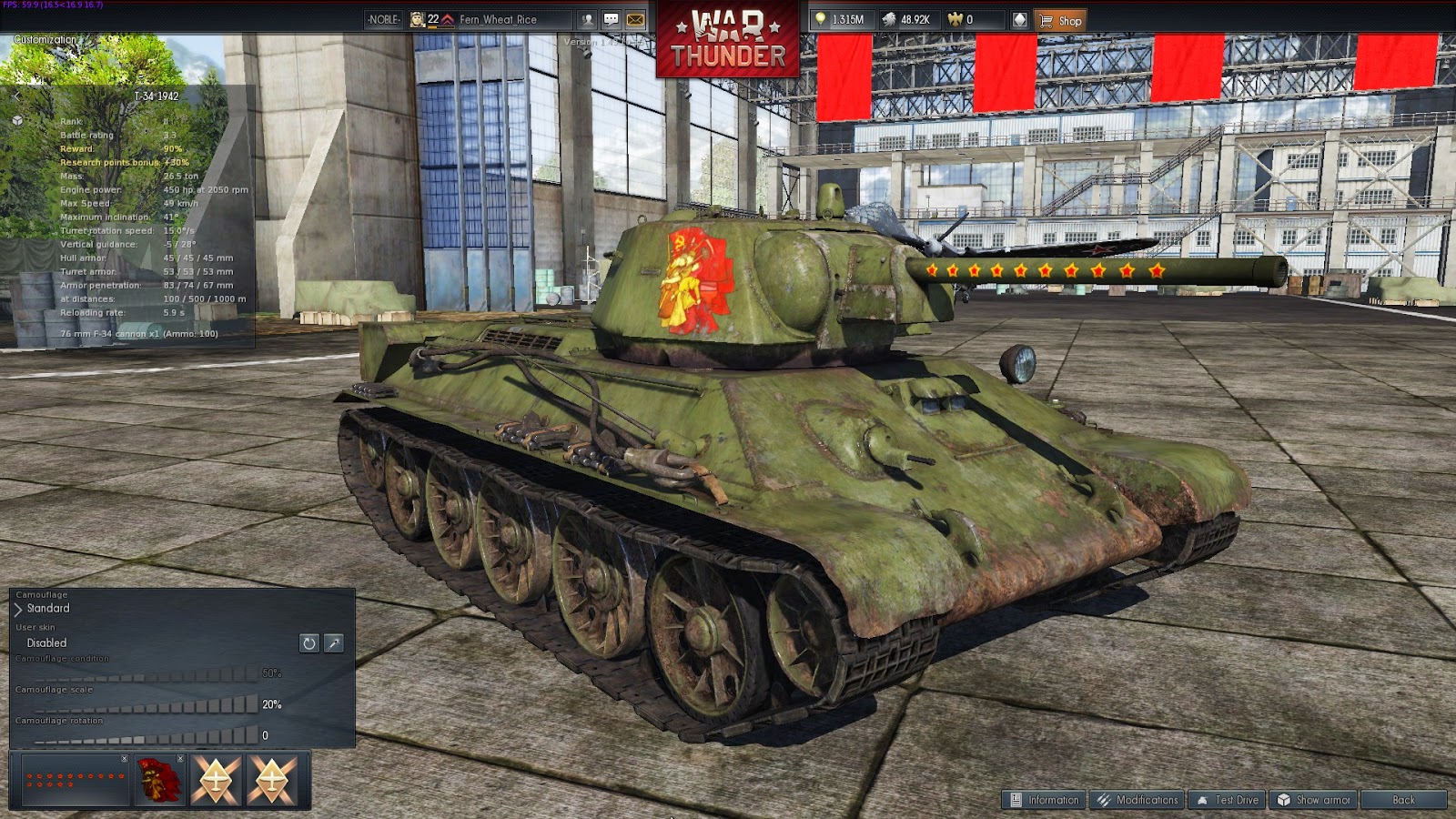
Task: Click the Fern_Wheat_Rice player name
Action: click(498, 19)
